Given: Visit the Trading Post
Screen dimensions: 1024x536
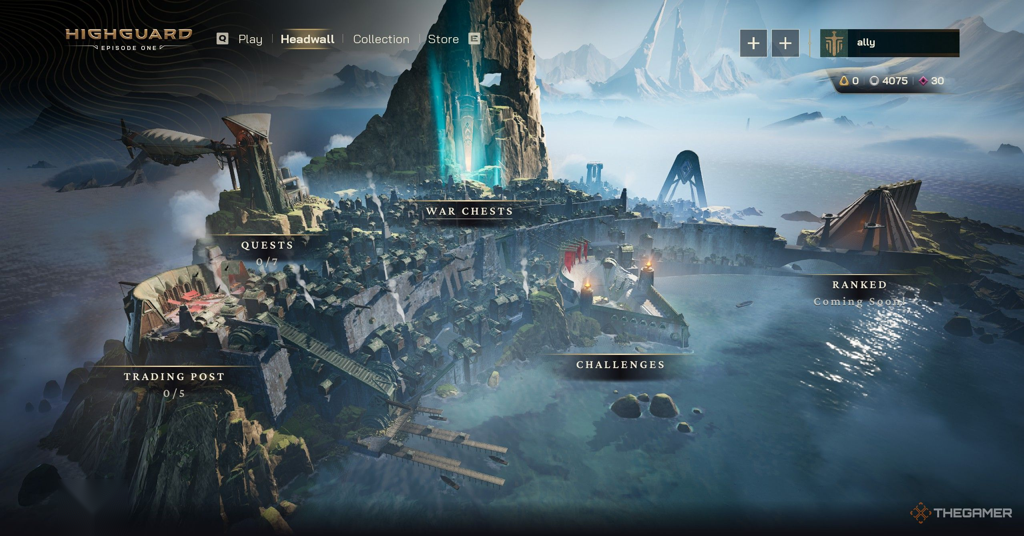Looking at the screenshot, I should point(174,377).
